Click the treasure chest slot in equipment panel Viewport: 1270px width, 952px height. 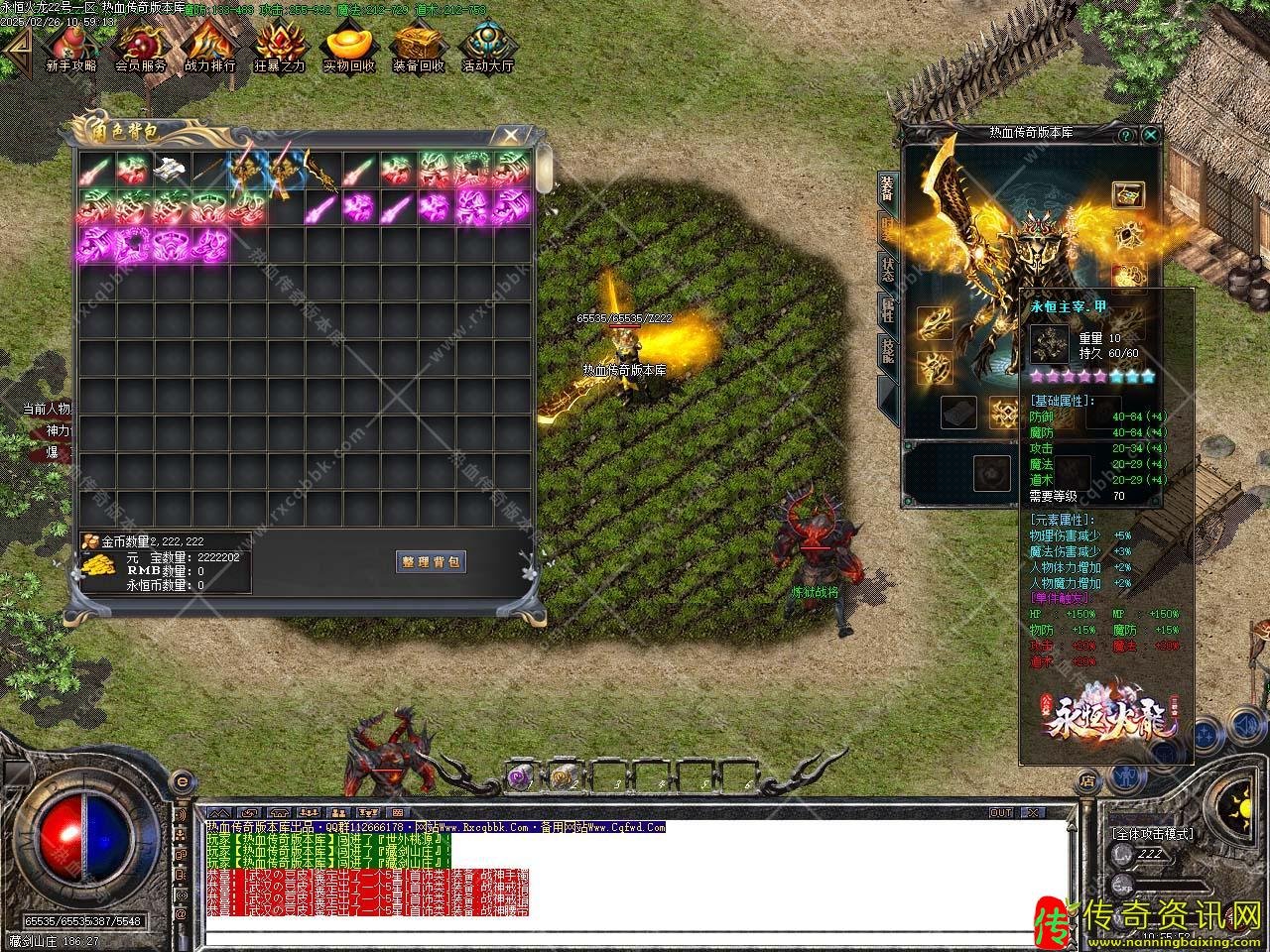point(1128,194)
